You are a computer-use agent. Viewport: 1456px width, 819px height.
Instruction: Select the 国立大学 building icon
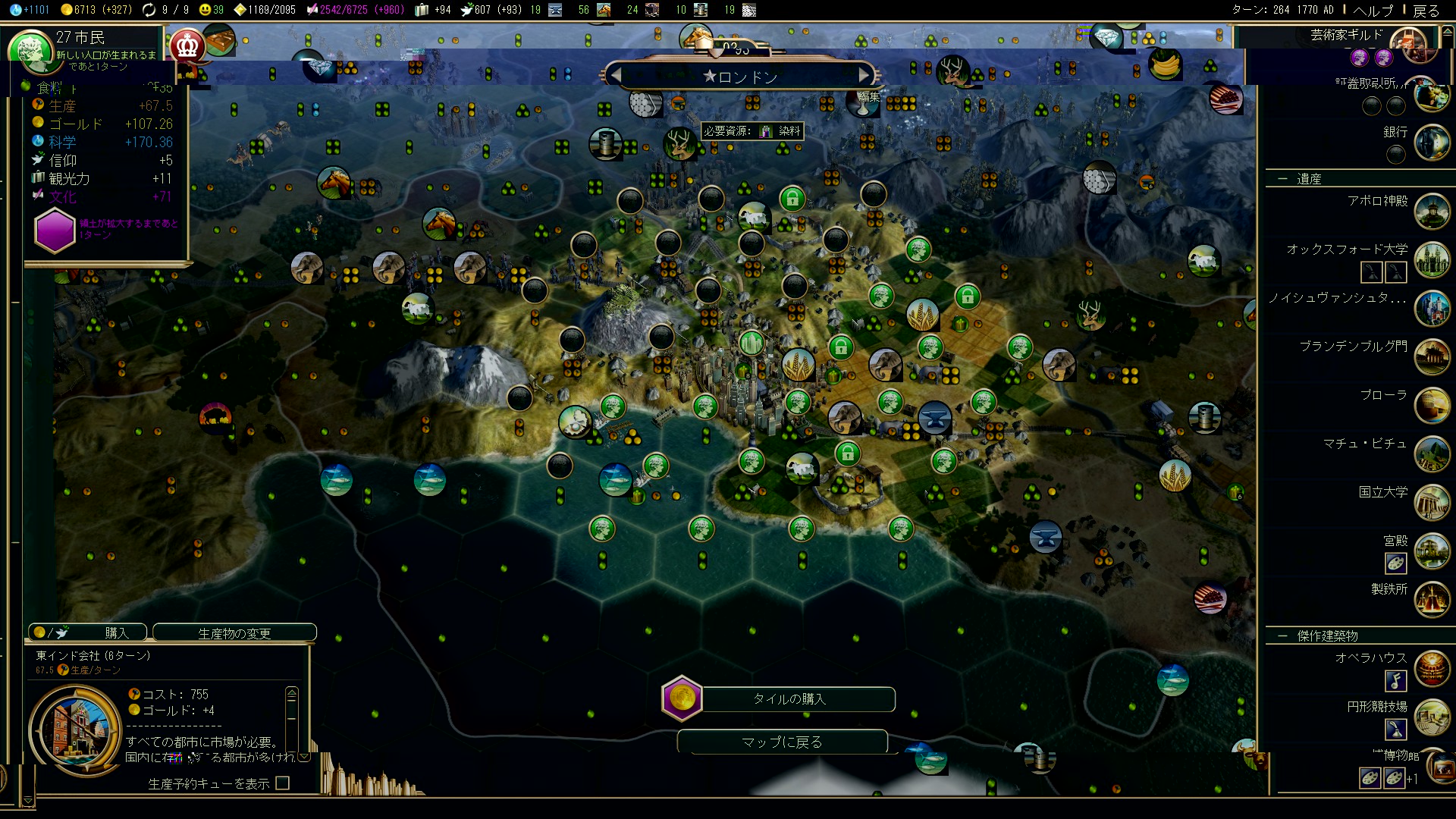1432,502
